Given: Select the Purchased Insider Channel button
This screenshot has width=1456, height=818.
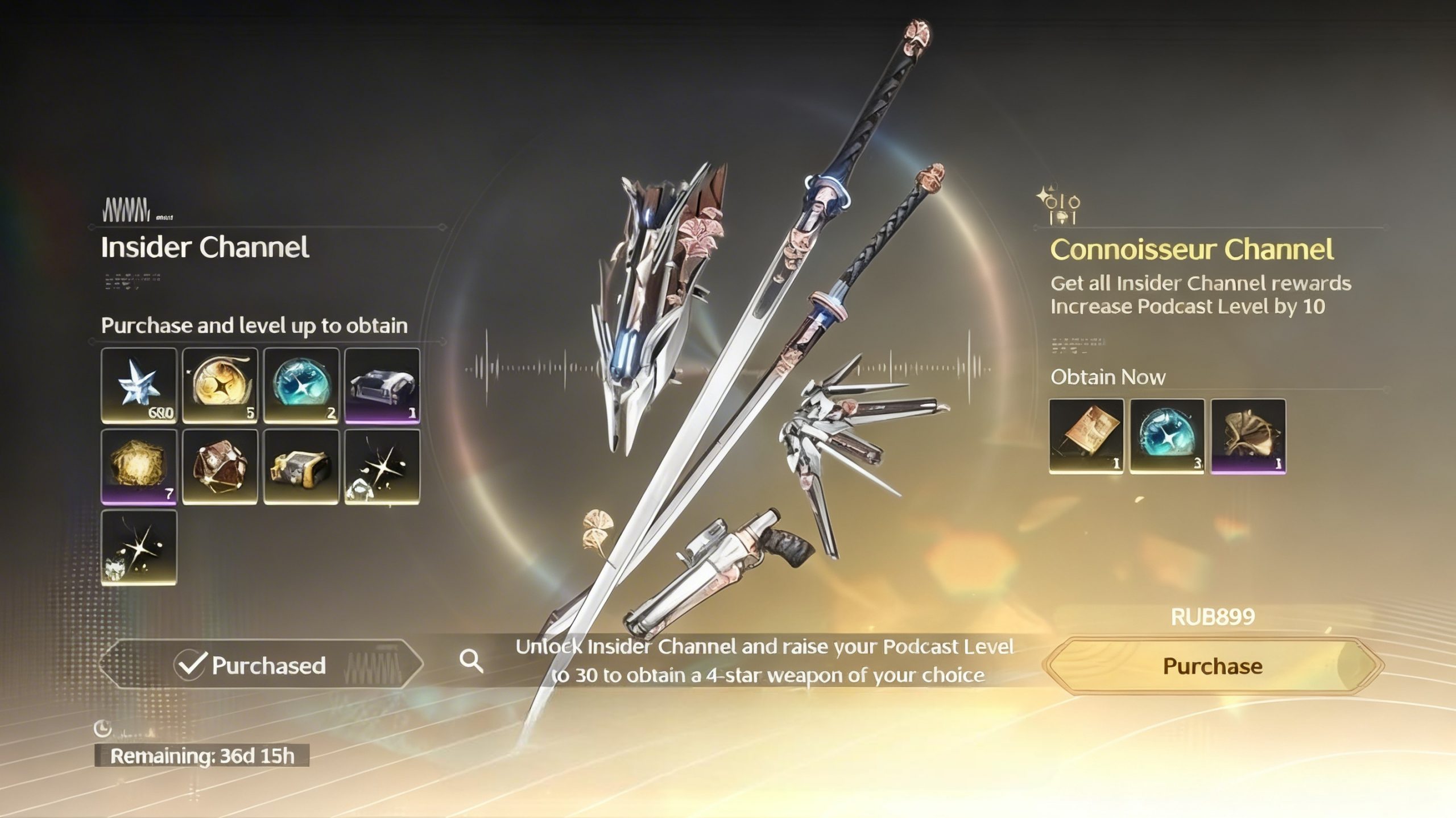Looking at the screenshot, I should click(x=262, y=665).
